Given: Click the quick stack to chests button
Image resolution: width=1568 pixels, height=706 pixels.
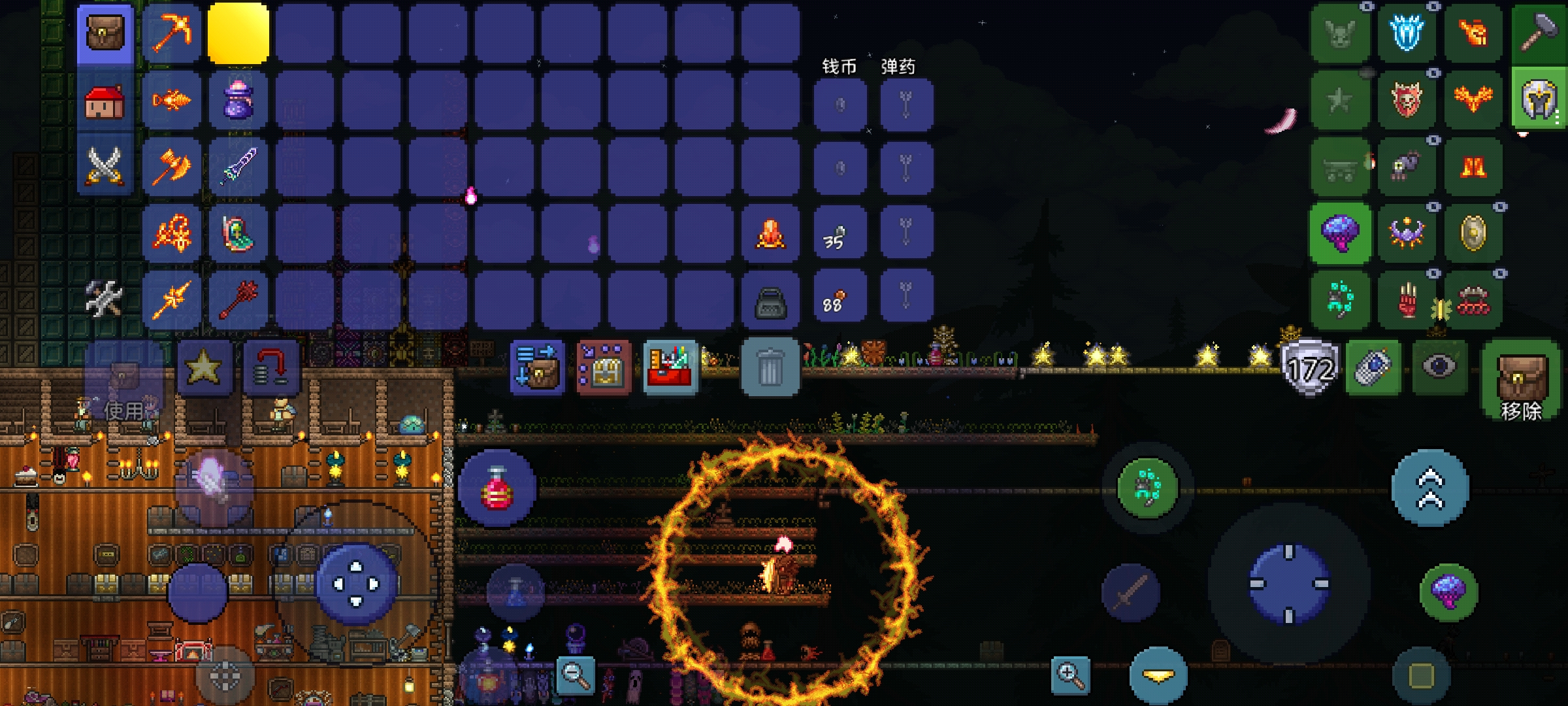Looking at the screenshot, I should [537, 367].
